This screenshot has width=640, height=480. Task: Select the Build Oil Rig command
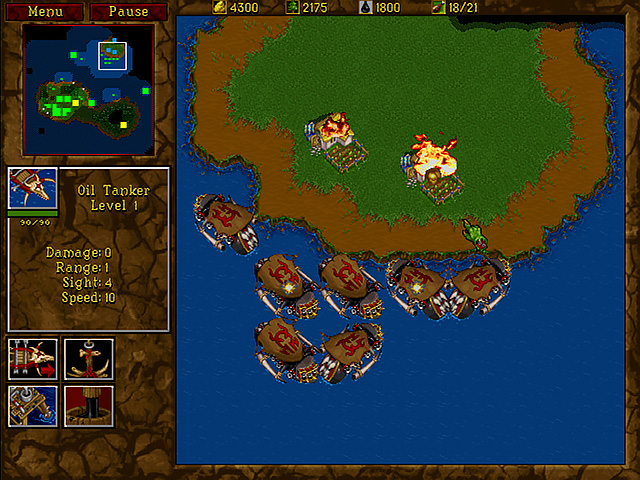coord(89,405)
